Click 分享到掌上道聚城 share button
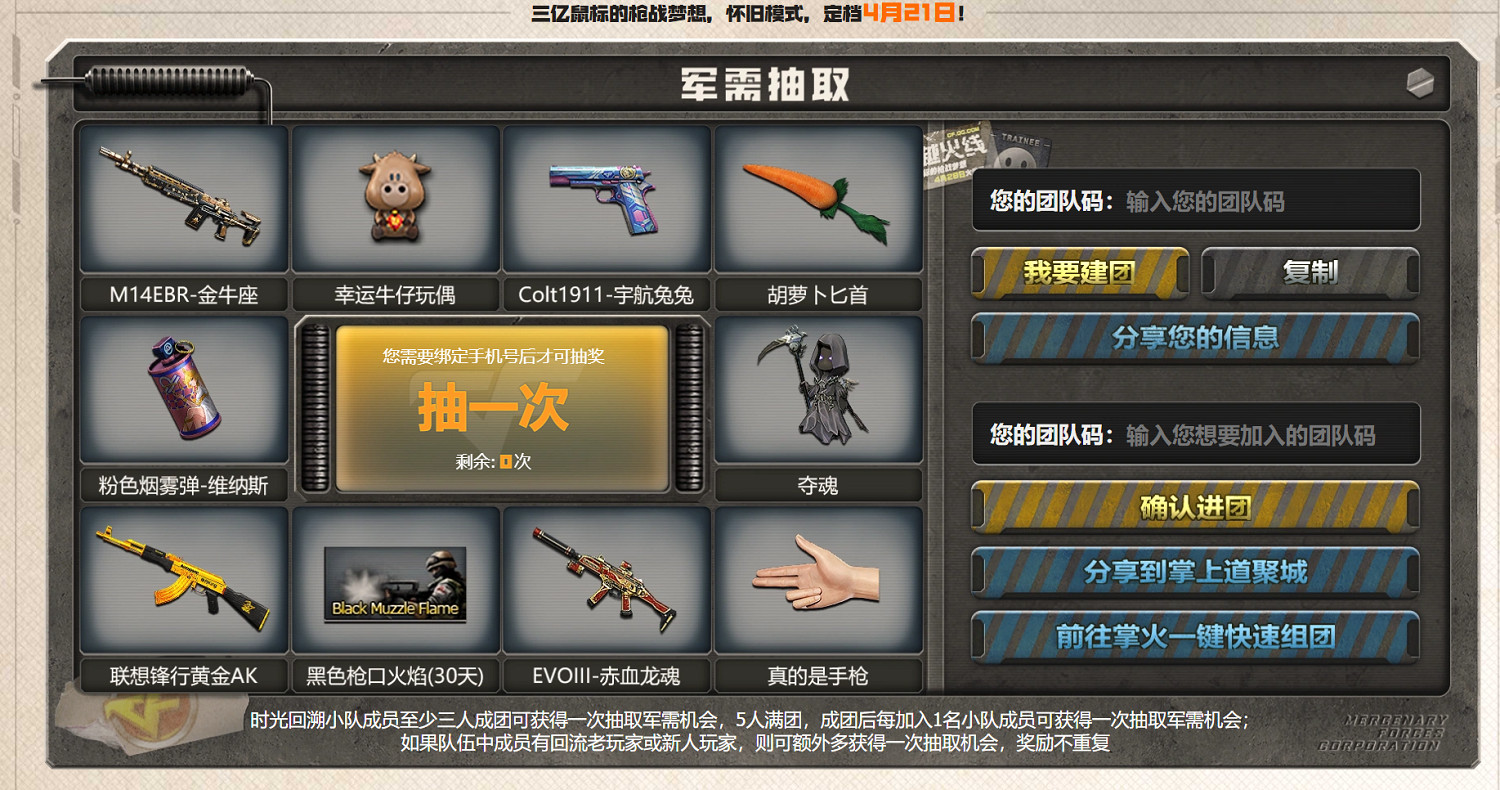The height and width of the screenshot is (790, 1500). click(x=1196, y=571)
